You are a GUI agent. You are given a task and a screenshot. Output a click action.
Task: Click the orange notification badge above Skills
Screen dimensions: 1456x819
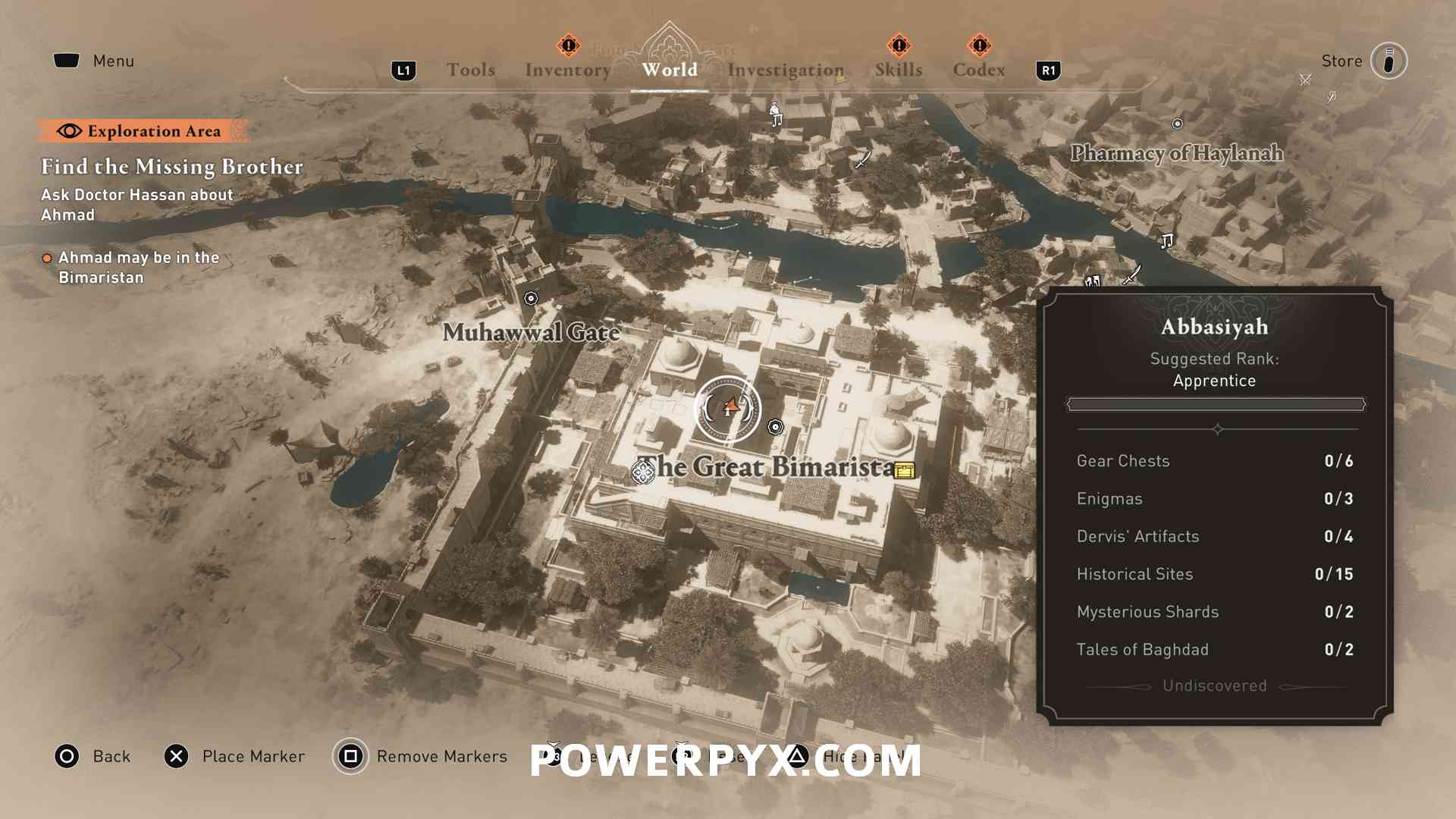(x=898, y=45)
